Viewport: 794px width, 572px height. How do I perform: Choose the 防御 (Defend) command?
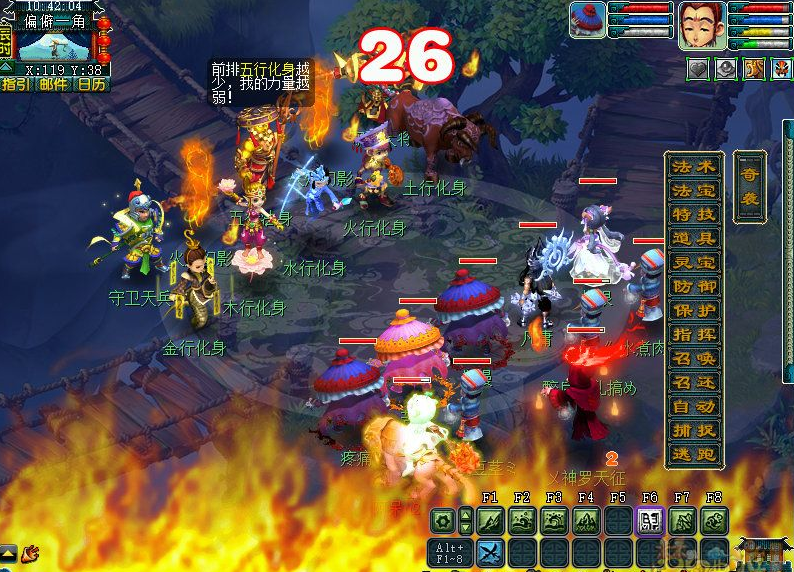[x=694, y=286]
